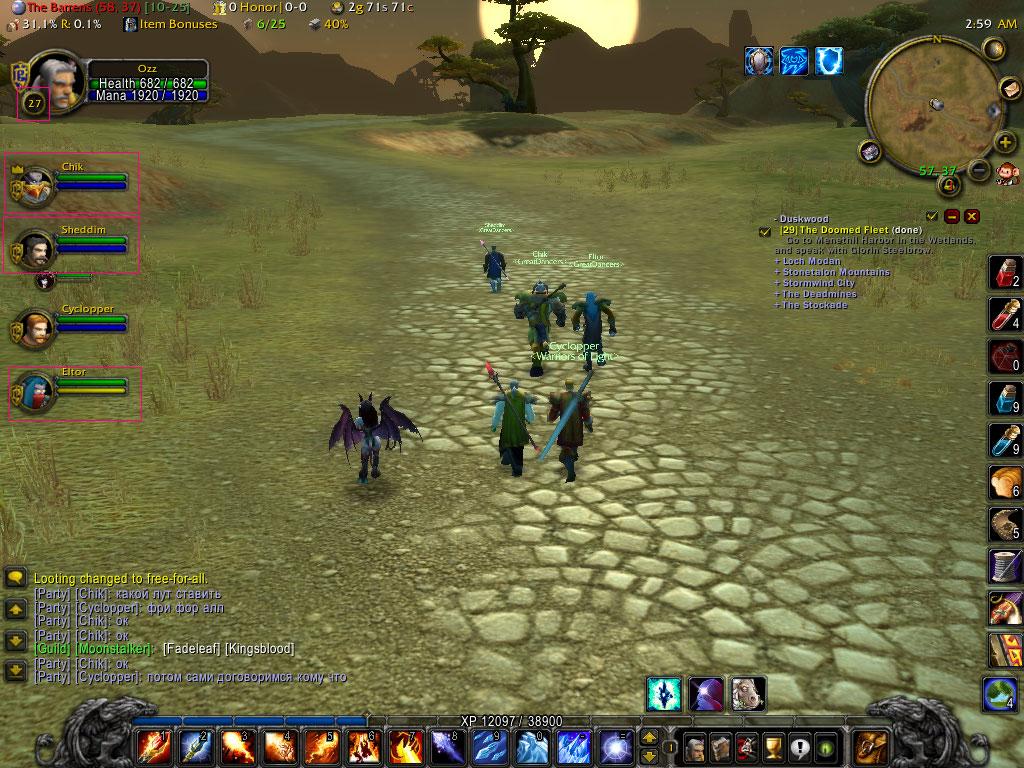Image resolution: width=1024 pixels, height=768 pixels.
Task: Zoom out the minimap with minus button
Action: pos(979,171)
